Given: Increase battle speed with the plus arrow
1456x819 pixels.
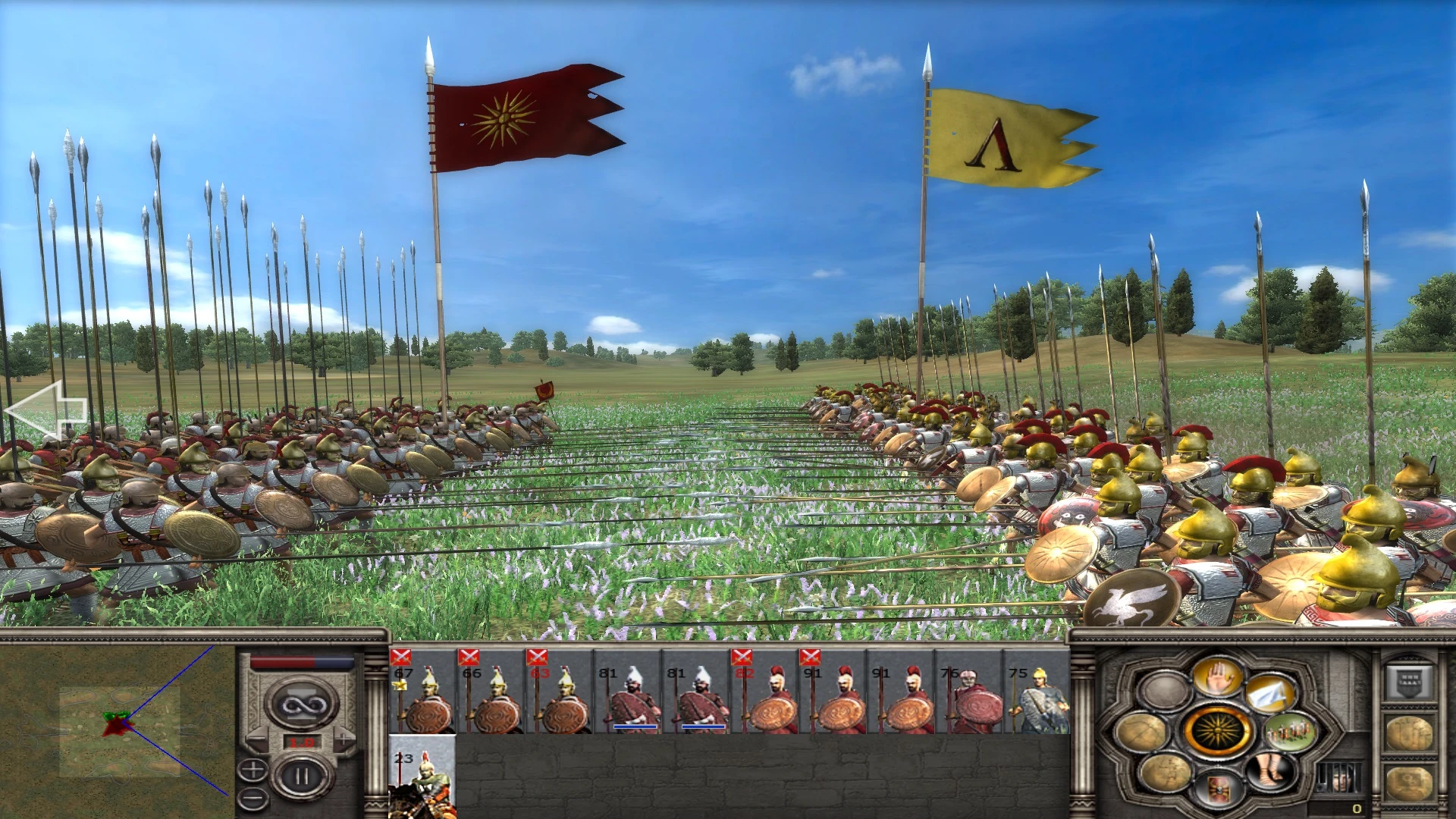Looking at the screenshot, I should [x=344, y=738].
